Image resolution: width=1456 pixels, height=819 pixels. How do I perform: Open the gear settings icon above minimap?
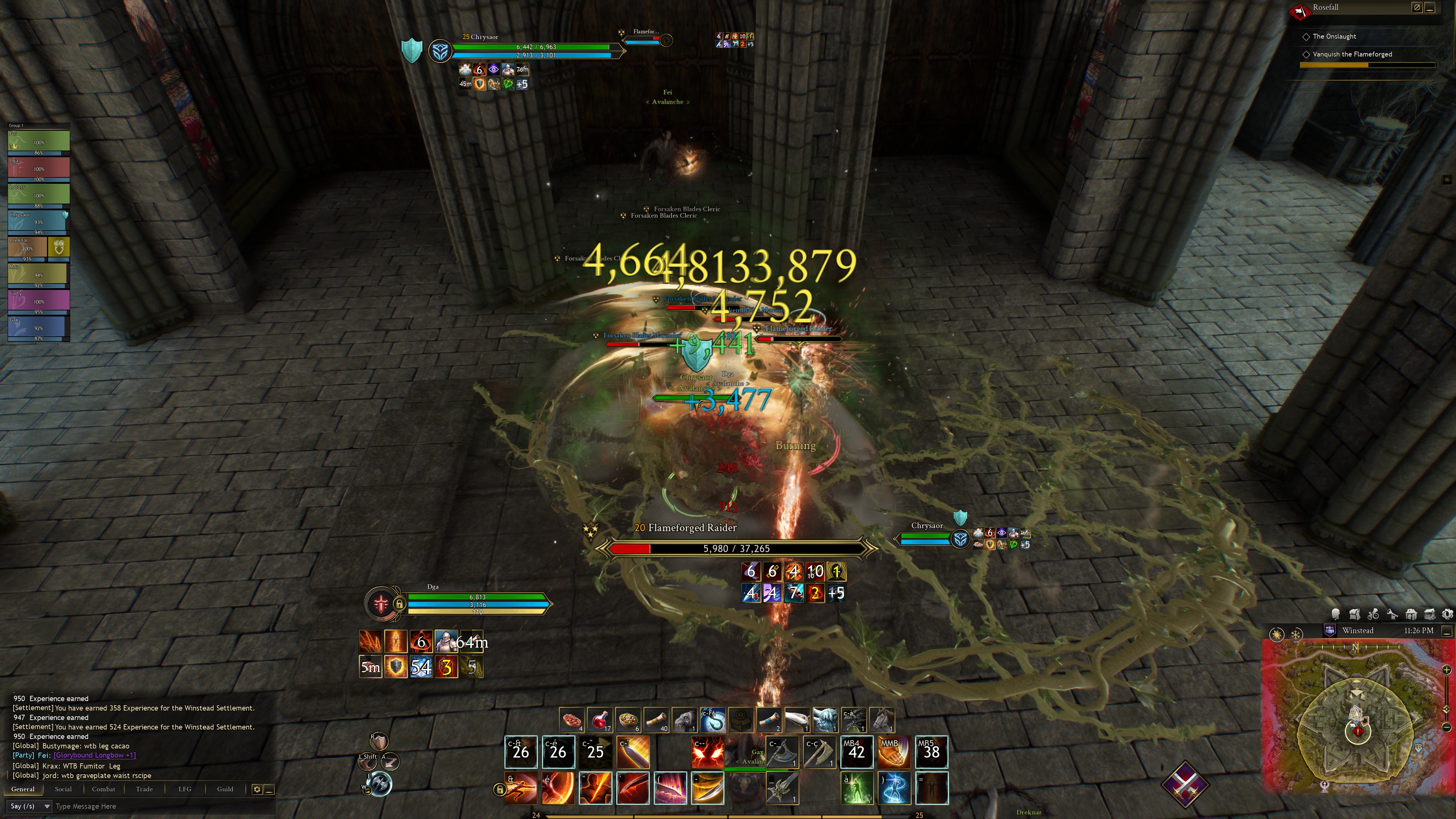1448,614
